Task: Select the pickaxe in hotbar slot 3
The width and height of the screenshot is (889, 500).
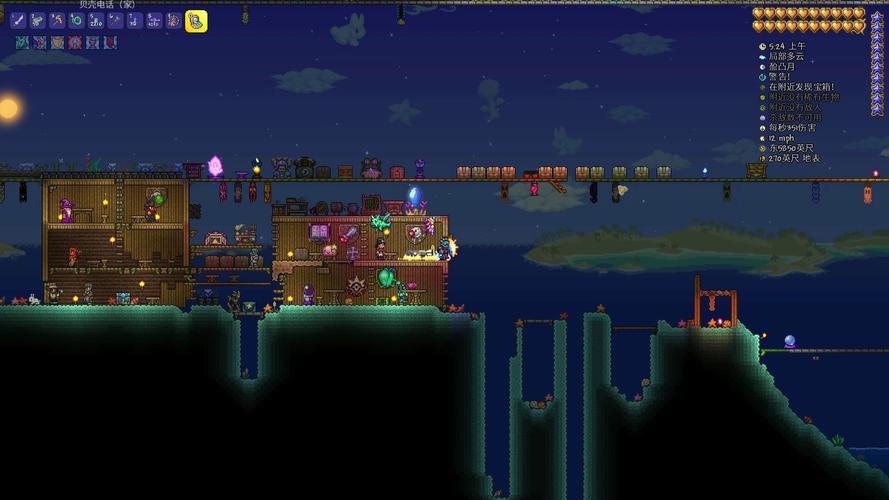Action: 57,20
